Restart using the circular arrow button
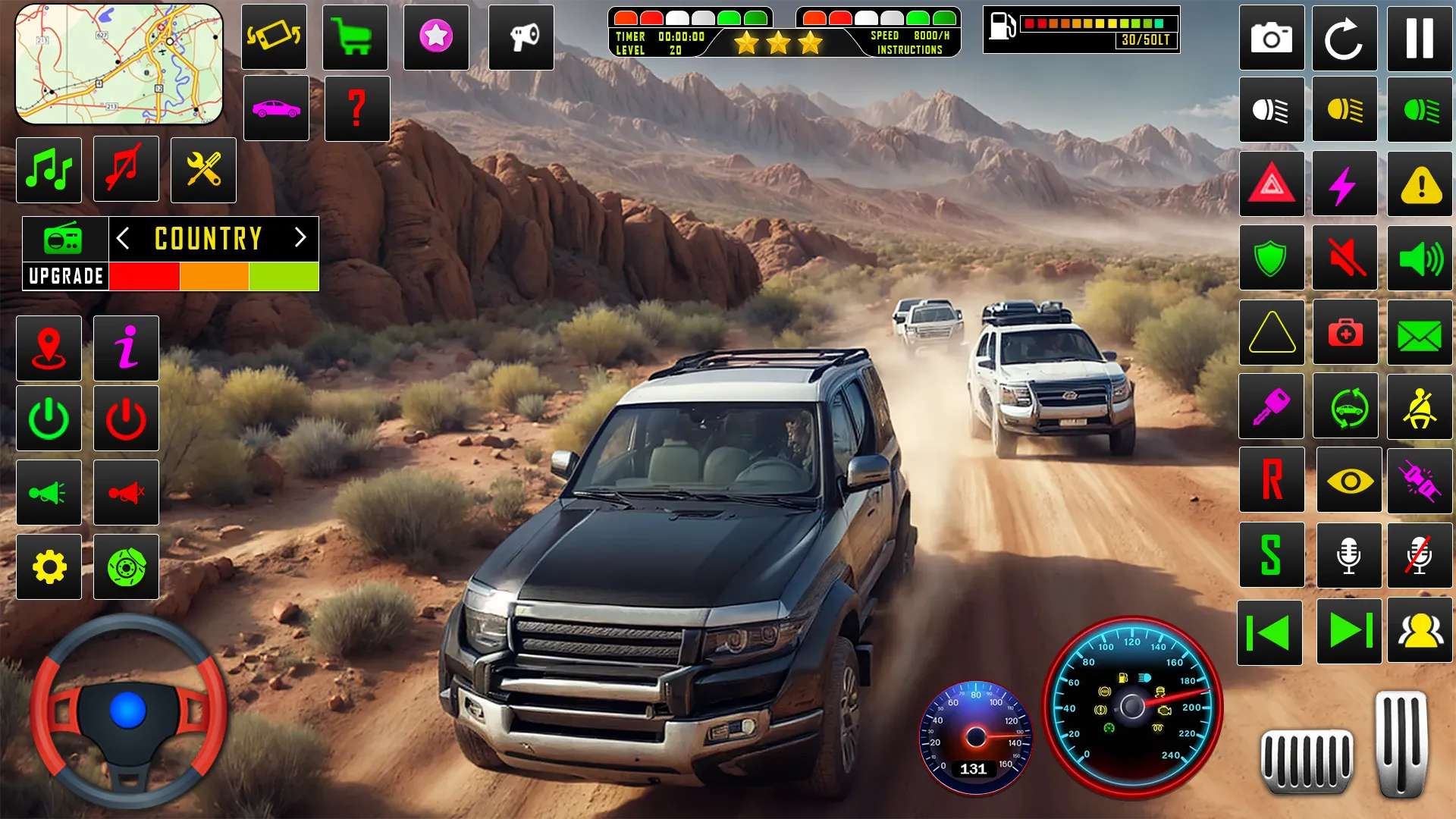1456x819 pixels. 1345,38
